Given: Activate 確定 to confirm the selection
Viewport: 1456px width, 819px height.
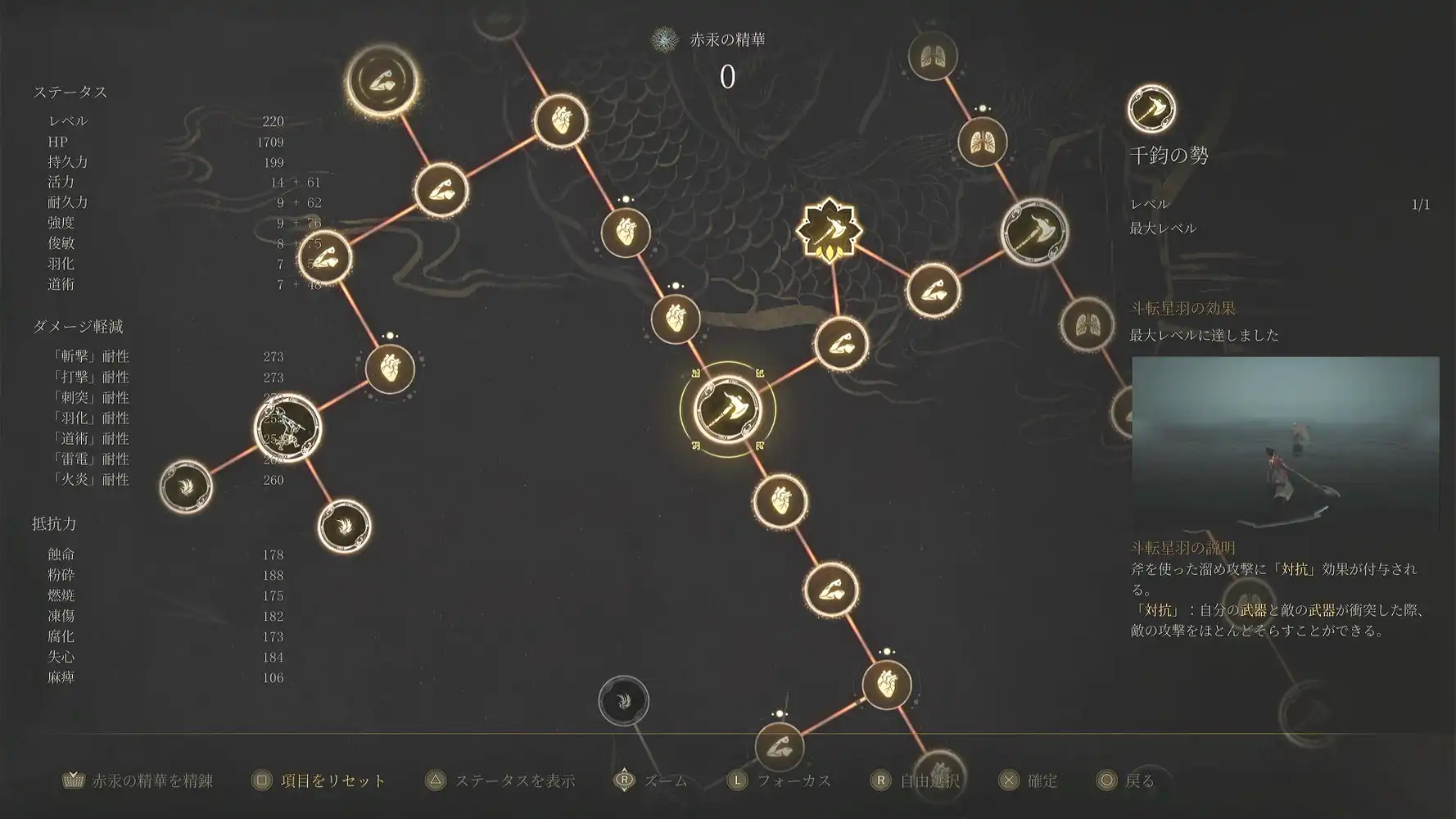Looking at the screenshot, I should point(1033,781).
